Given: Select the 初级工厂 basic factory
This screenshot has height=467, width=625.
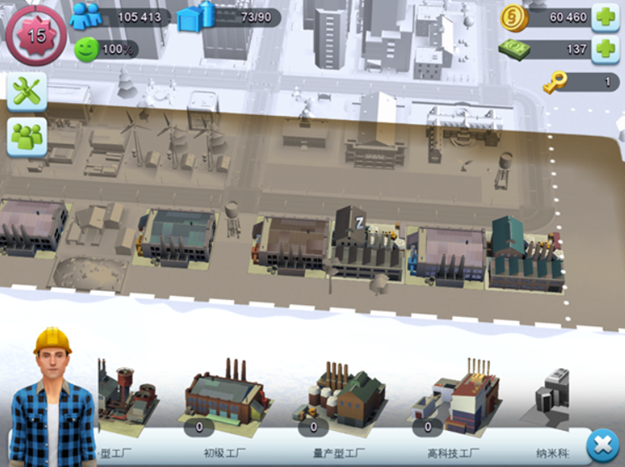Looking at the screenshot, I should click(x=228, y=393).
